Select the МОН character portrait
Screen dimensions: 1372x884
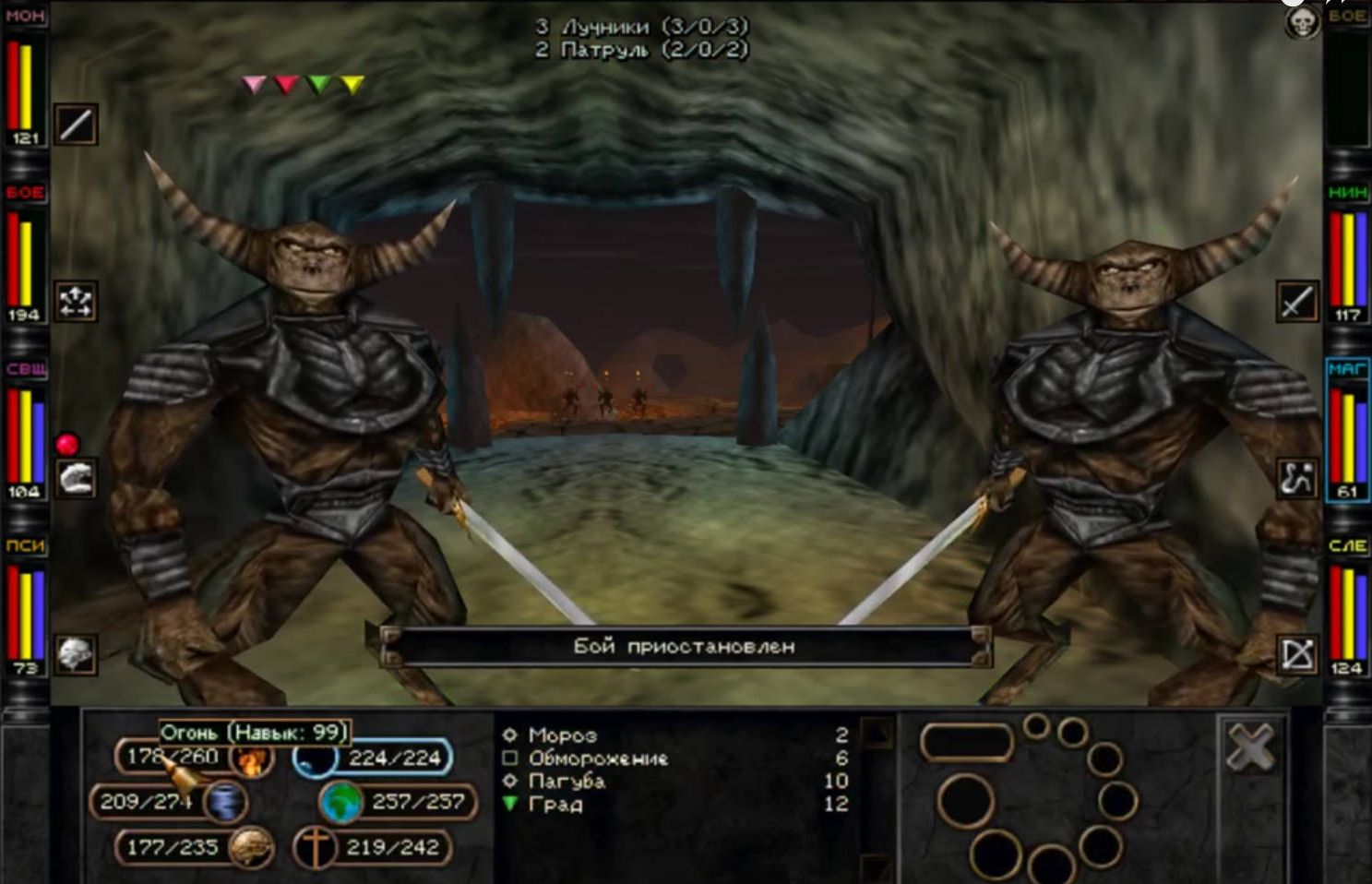pyautogui.click(x=24, y=78)
